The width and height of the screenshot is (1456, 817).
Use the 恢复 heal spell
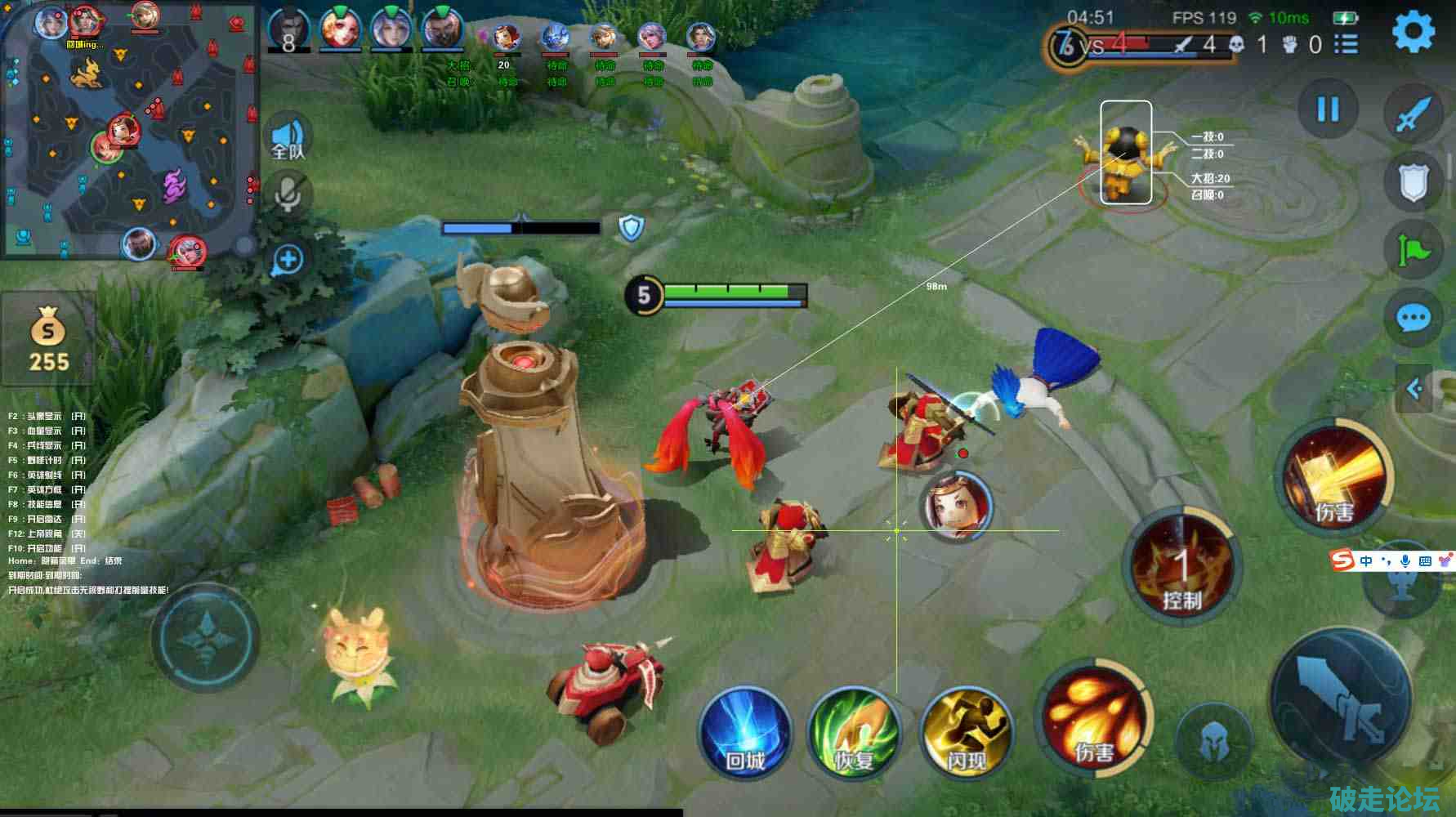(854, 732)
